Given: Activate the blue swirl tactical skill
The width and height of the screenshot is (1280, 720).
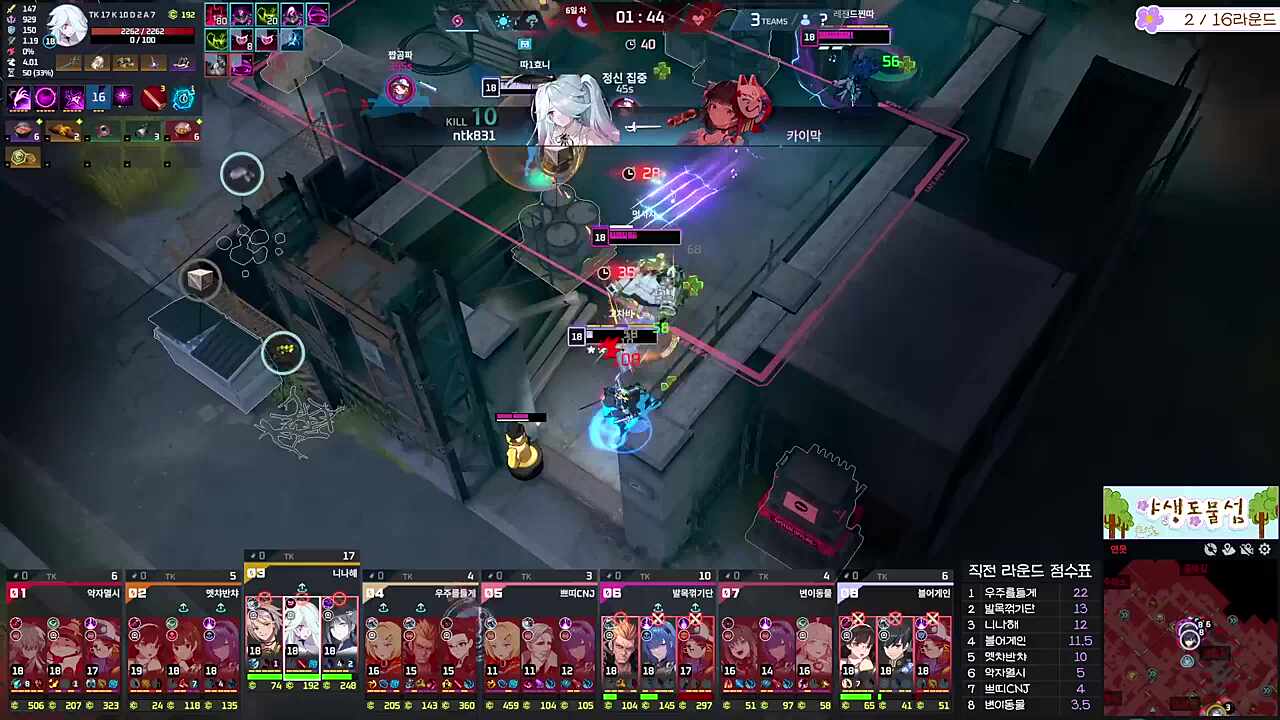Looking at the screenshot, I should pyautogui.click(x=184, y=98).
